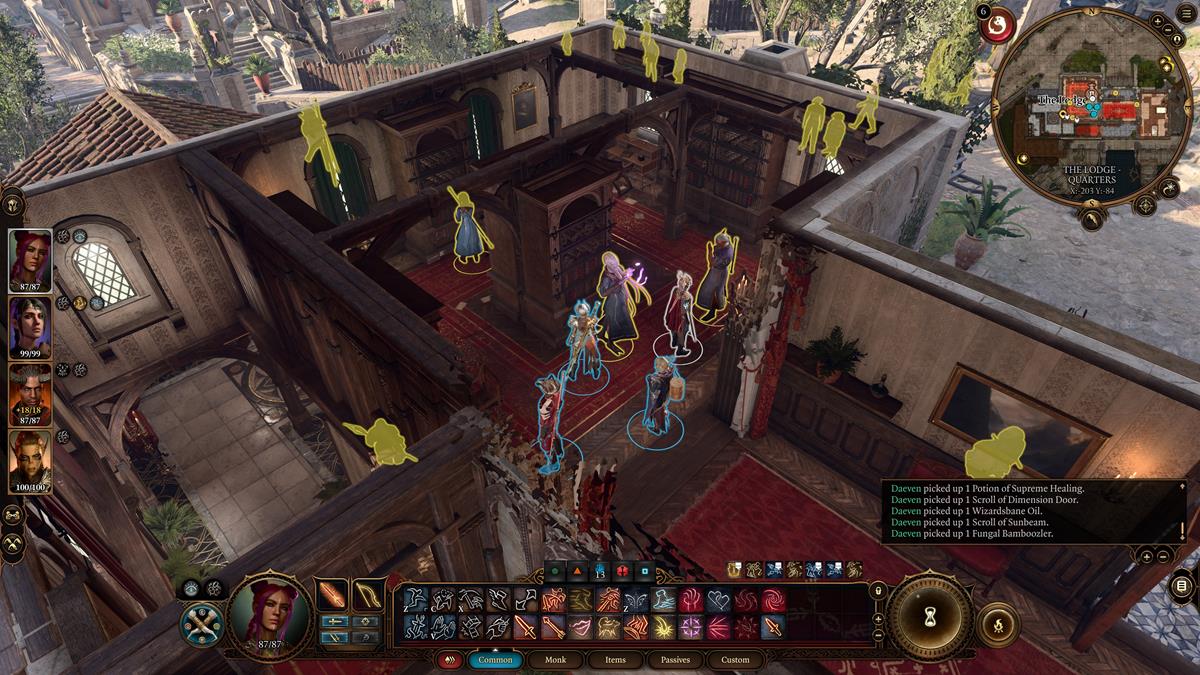Click the hourglass end turn button
This screenshot has height=675, width=1200.
pos(929,615)
